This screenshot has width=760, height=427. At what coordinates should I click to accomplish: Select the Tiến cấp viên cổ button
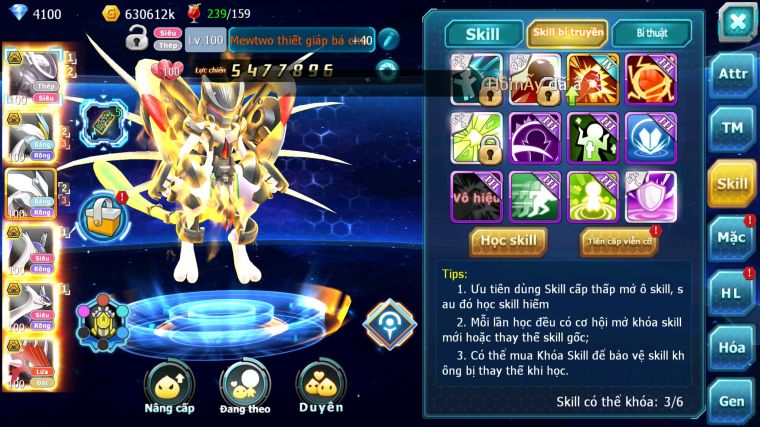click(x=619, y=241)
